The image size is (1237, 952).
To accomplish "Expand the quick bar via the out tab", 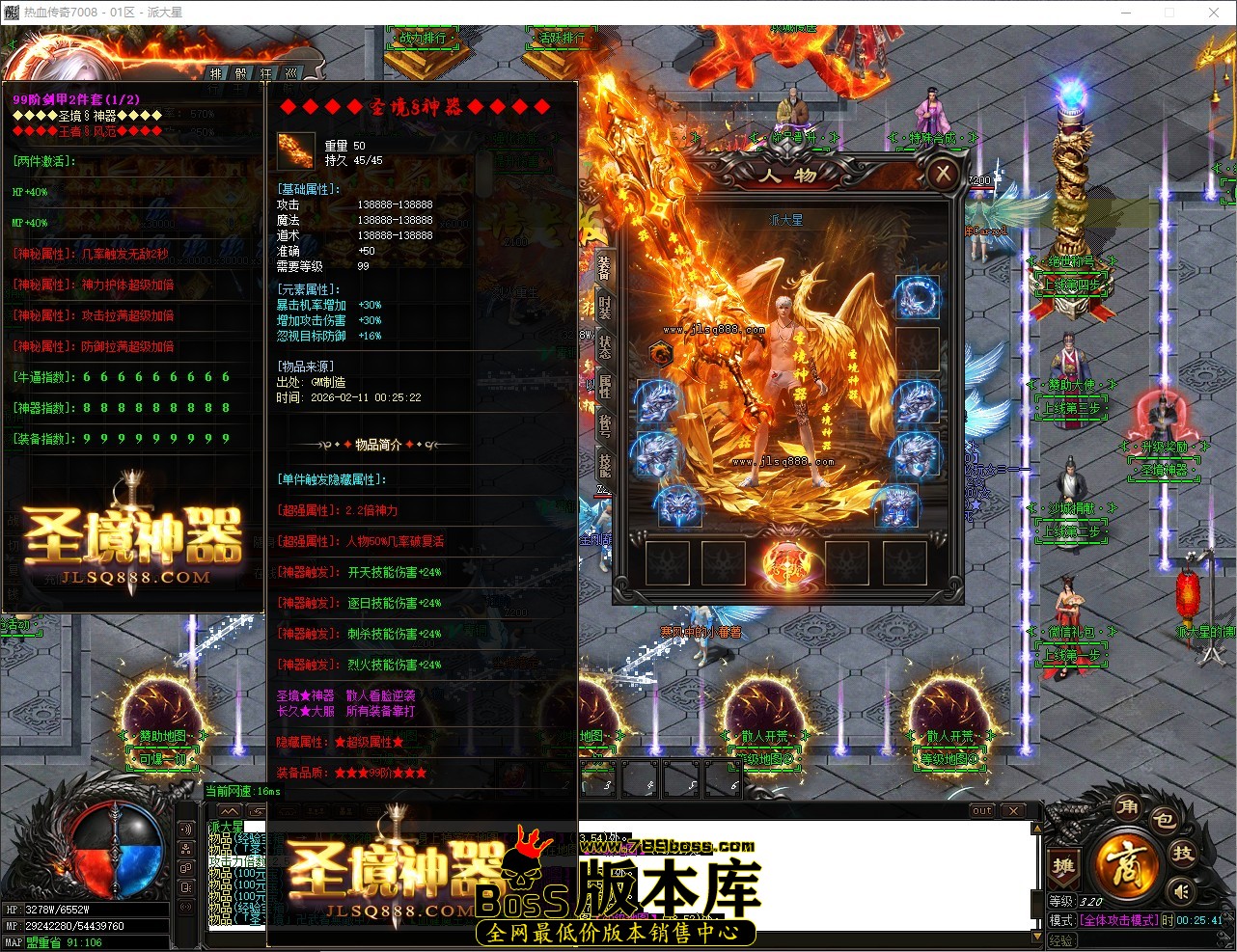I will click(x=981, y=810).
